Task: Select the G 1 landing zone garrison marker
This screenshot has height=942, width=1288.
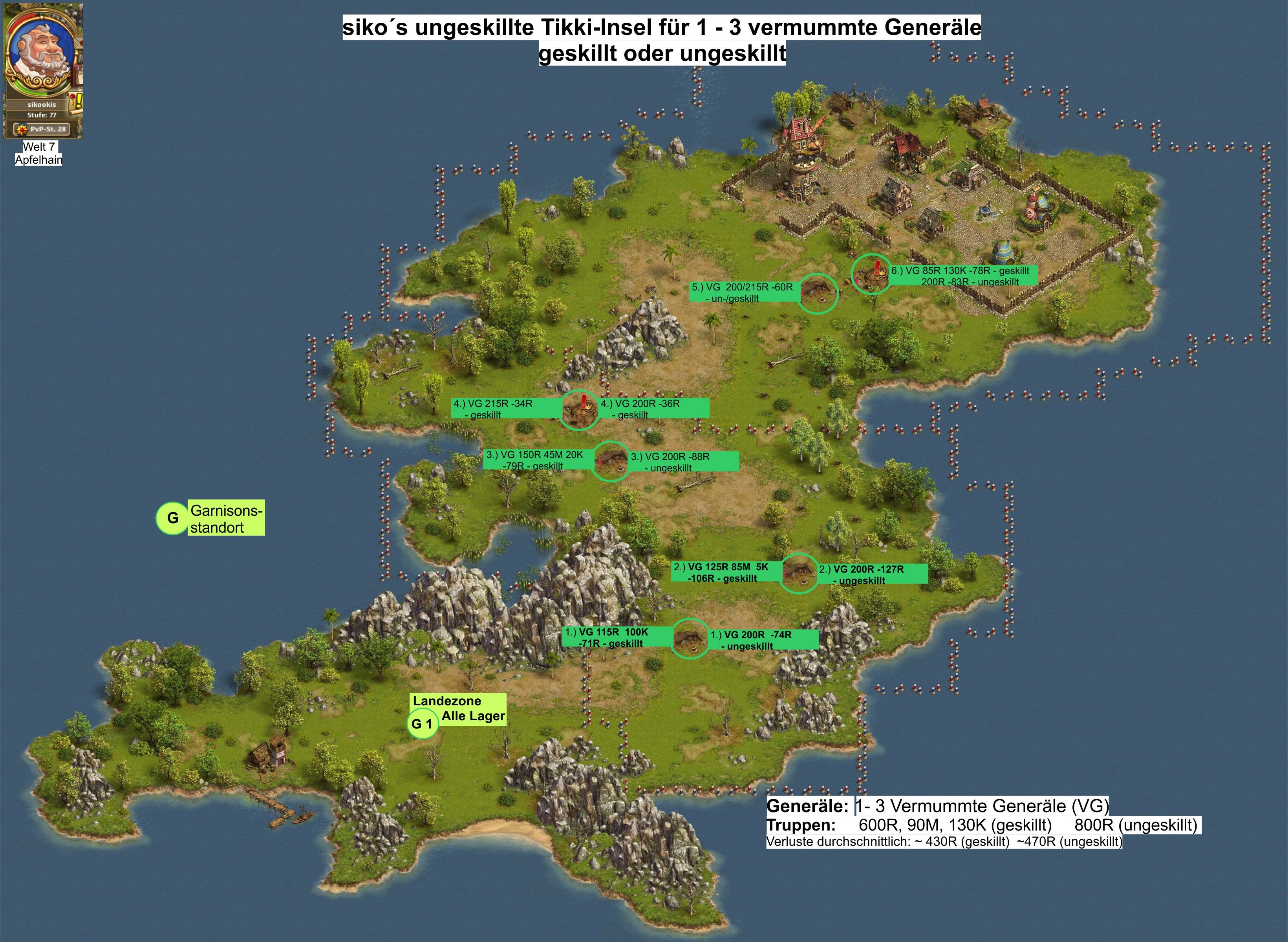Action: click(x=422, y=724)
